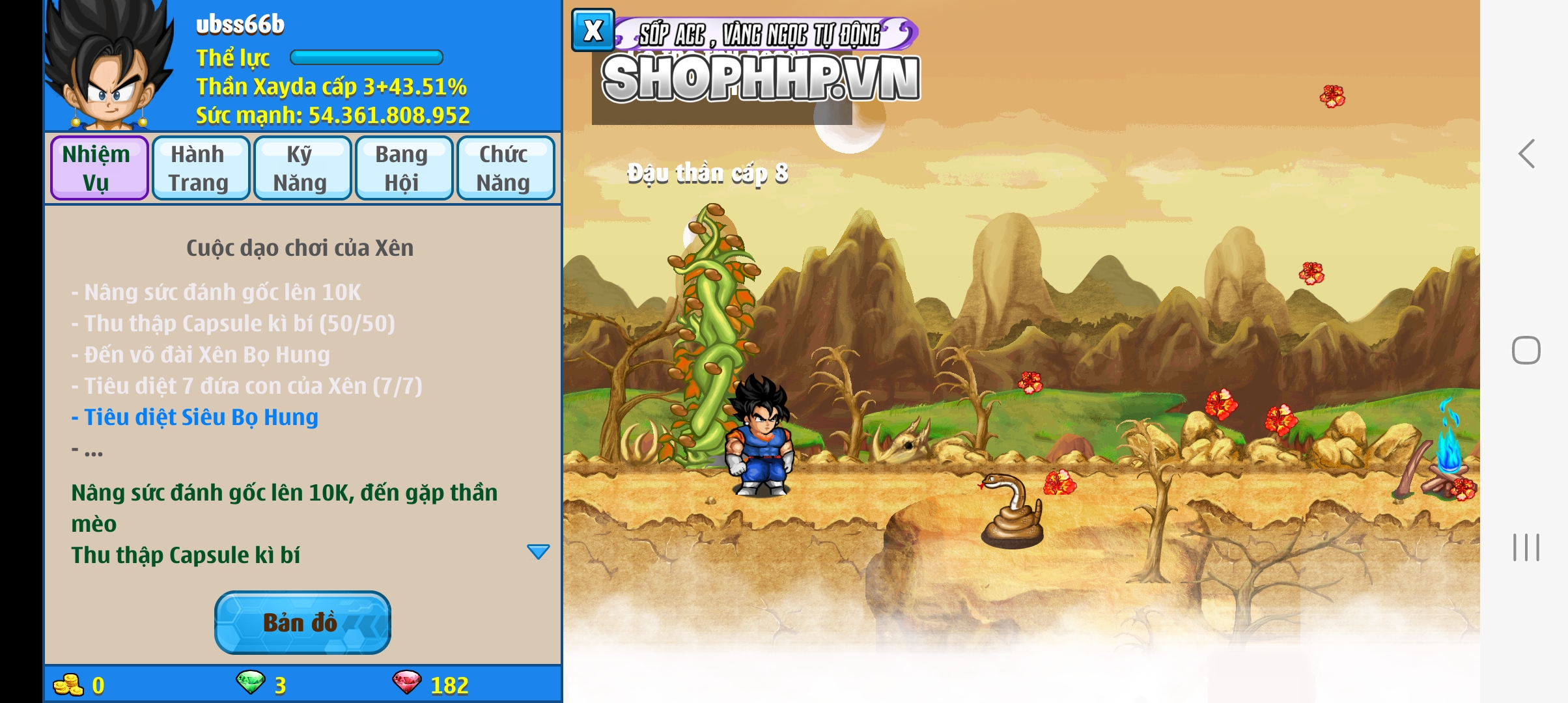Open Android recent apps button
The width and height of the screenshot is (1568, 703).
[1526, 547]
